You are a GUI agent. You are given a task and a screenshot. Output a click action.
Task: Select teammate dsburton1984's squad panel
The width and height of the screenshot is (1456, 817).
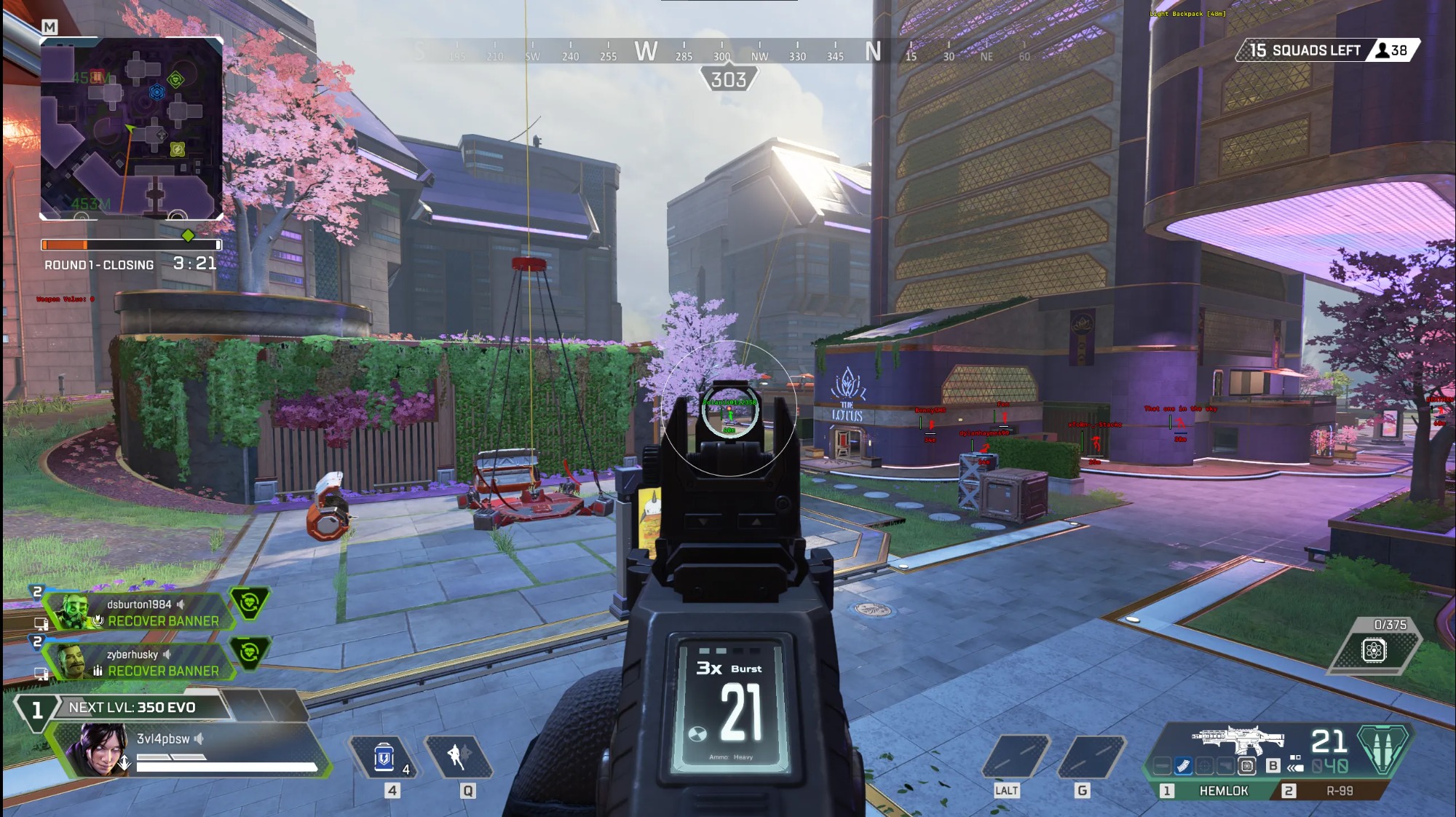(x=138, y=612)
